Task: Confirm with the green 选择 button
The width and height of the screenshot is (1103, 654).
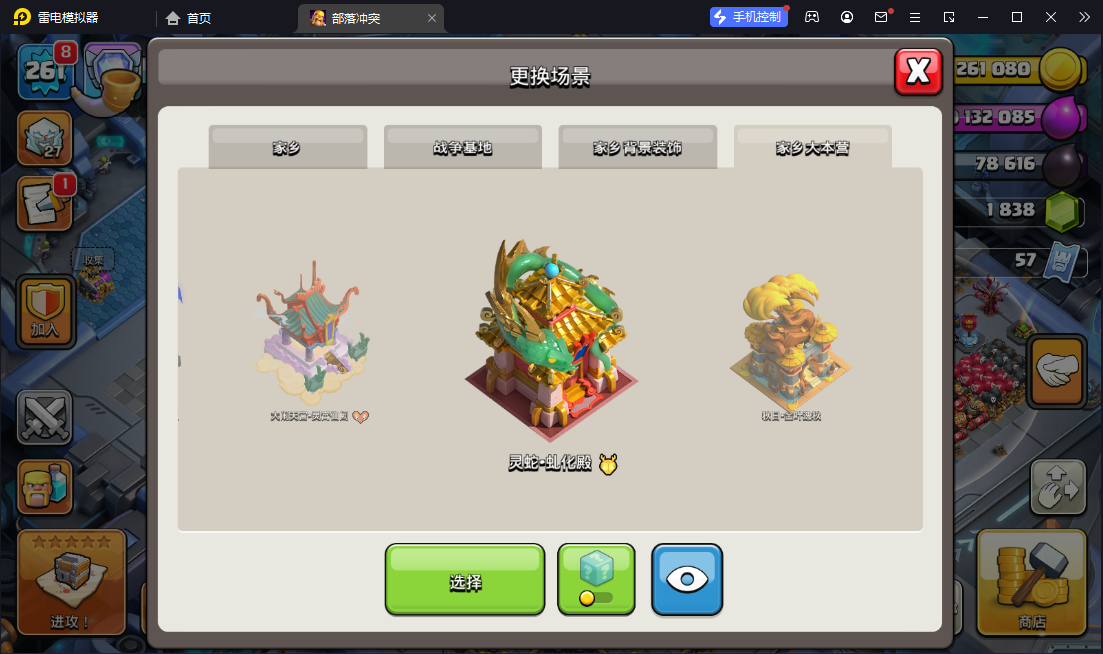Action: (x=465, y=580)
